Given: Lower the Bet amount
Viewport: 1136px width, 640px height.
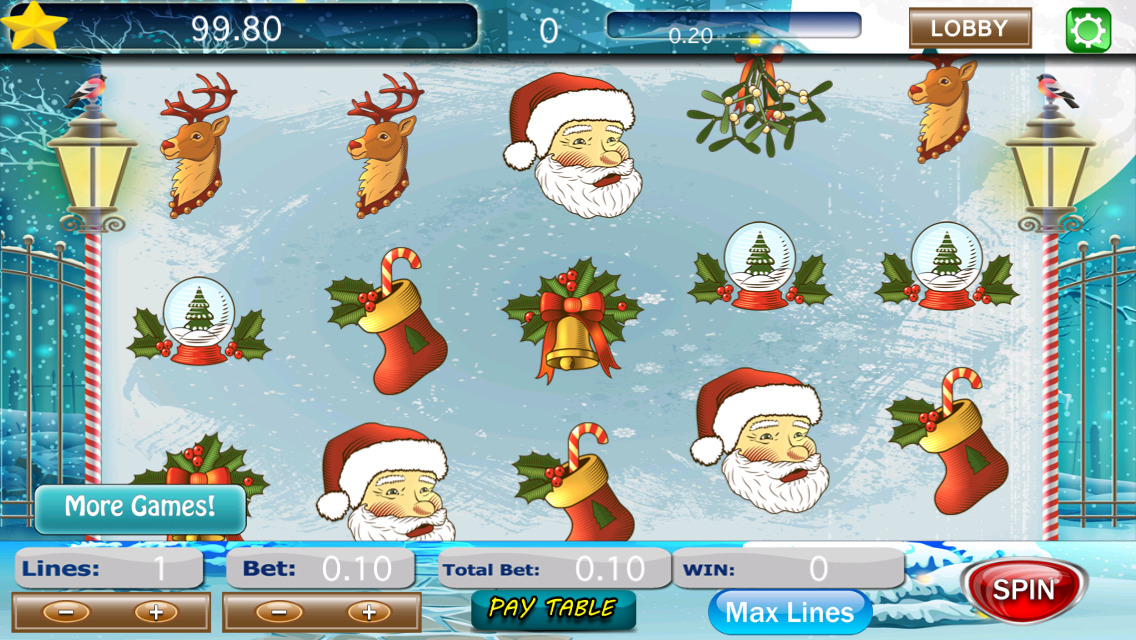Looking at the screenshot, I should 279,612.
